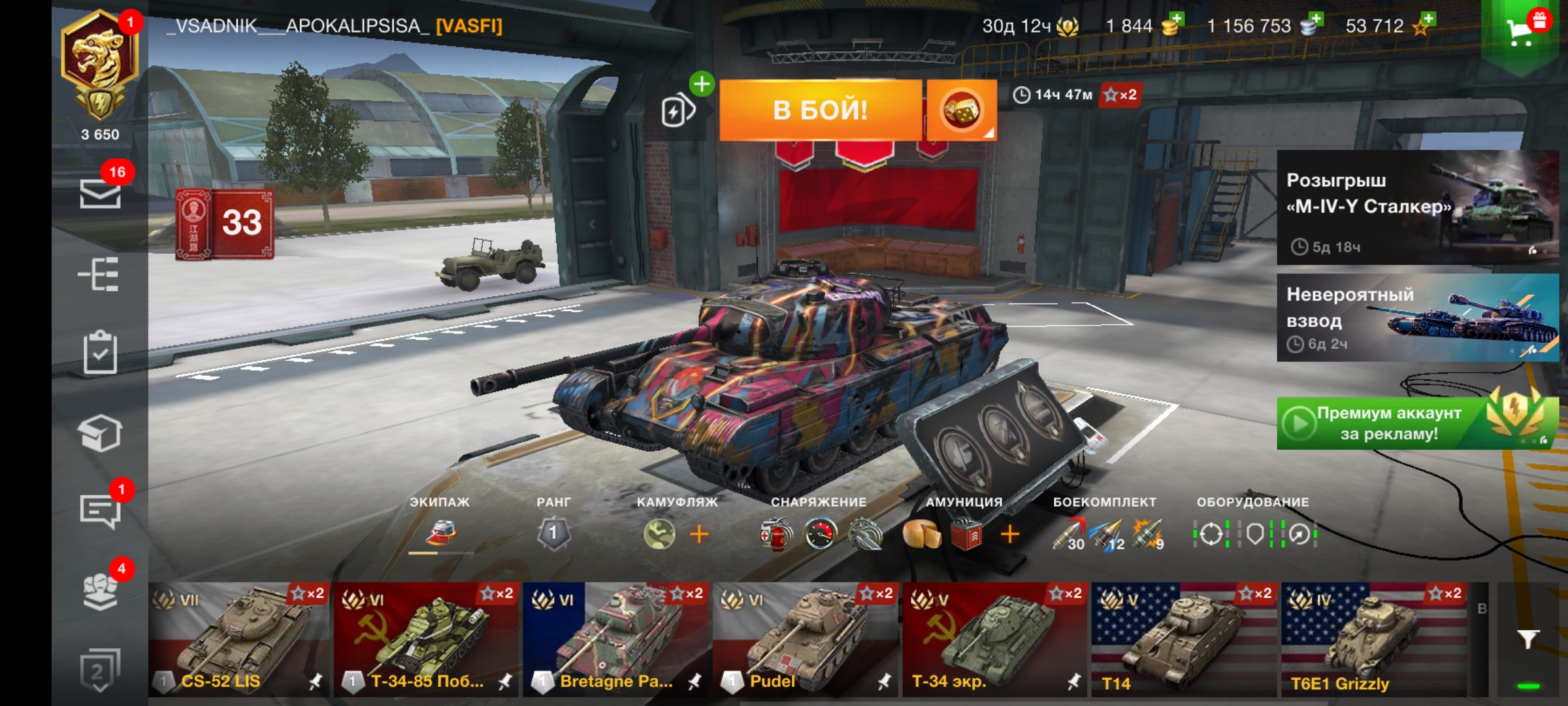
Task: Start battle with the В БОЙ! button
Action: (x=820, y=110)
